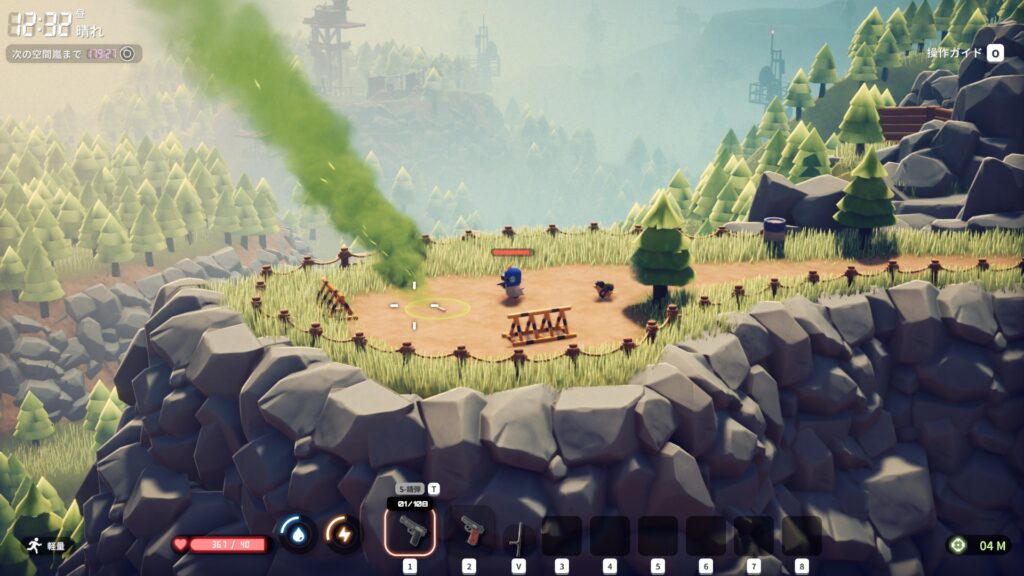Click the crosshair range indicator icon
This screenshot has width=1024, height=576.
(959, 545)
